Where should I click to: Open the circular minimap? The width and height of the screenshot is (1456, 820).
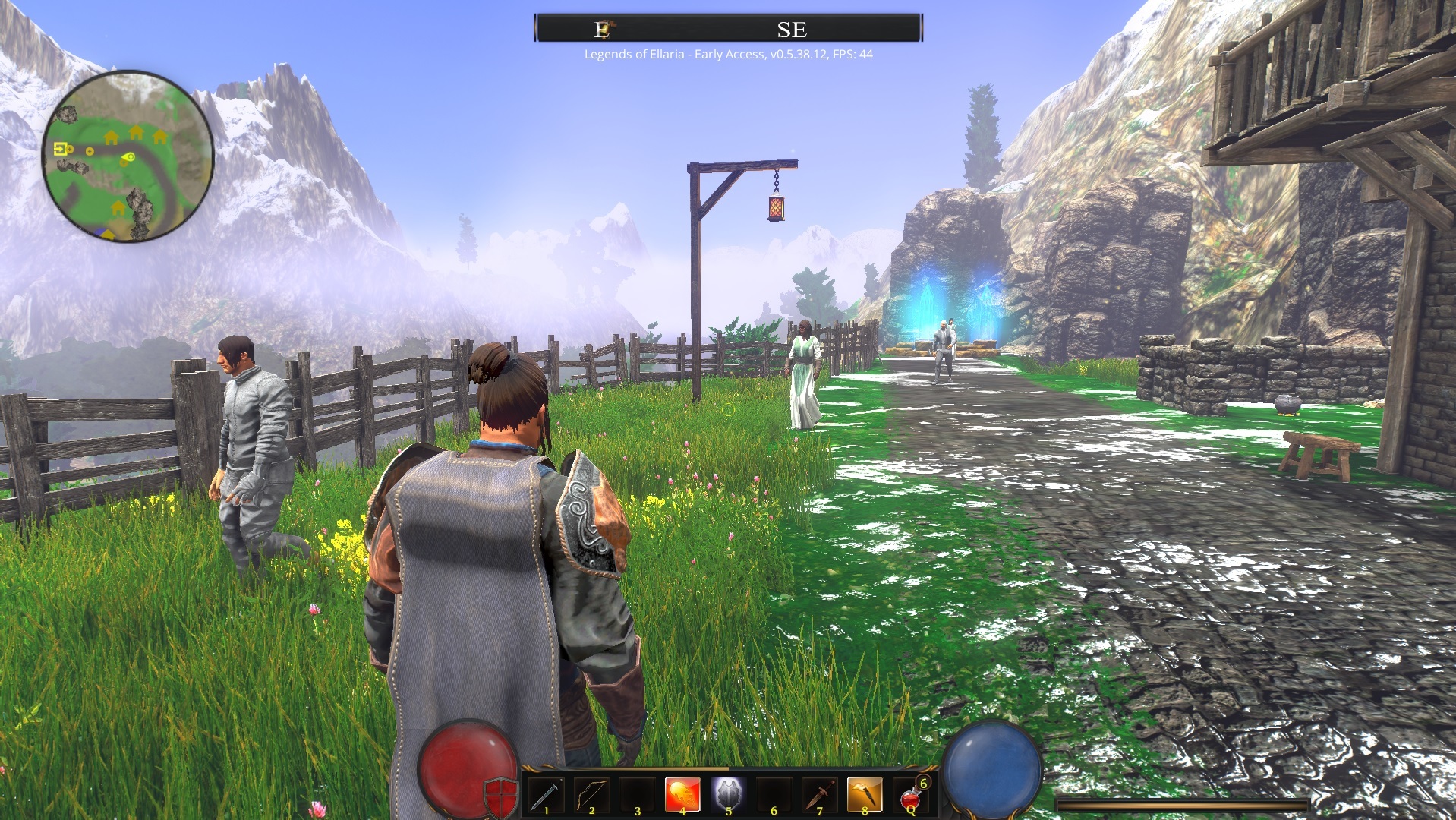[128, 156]
